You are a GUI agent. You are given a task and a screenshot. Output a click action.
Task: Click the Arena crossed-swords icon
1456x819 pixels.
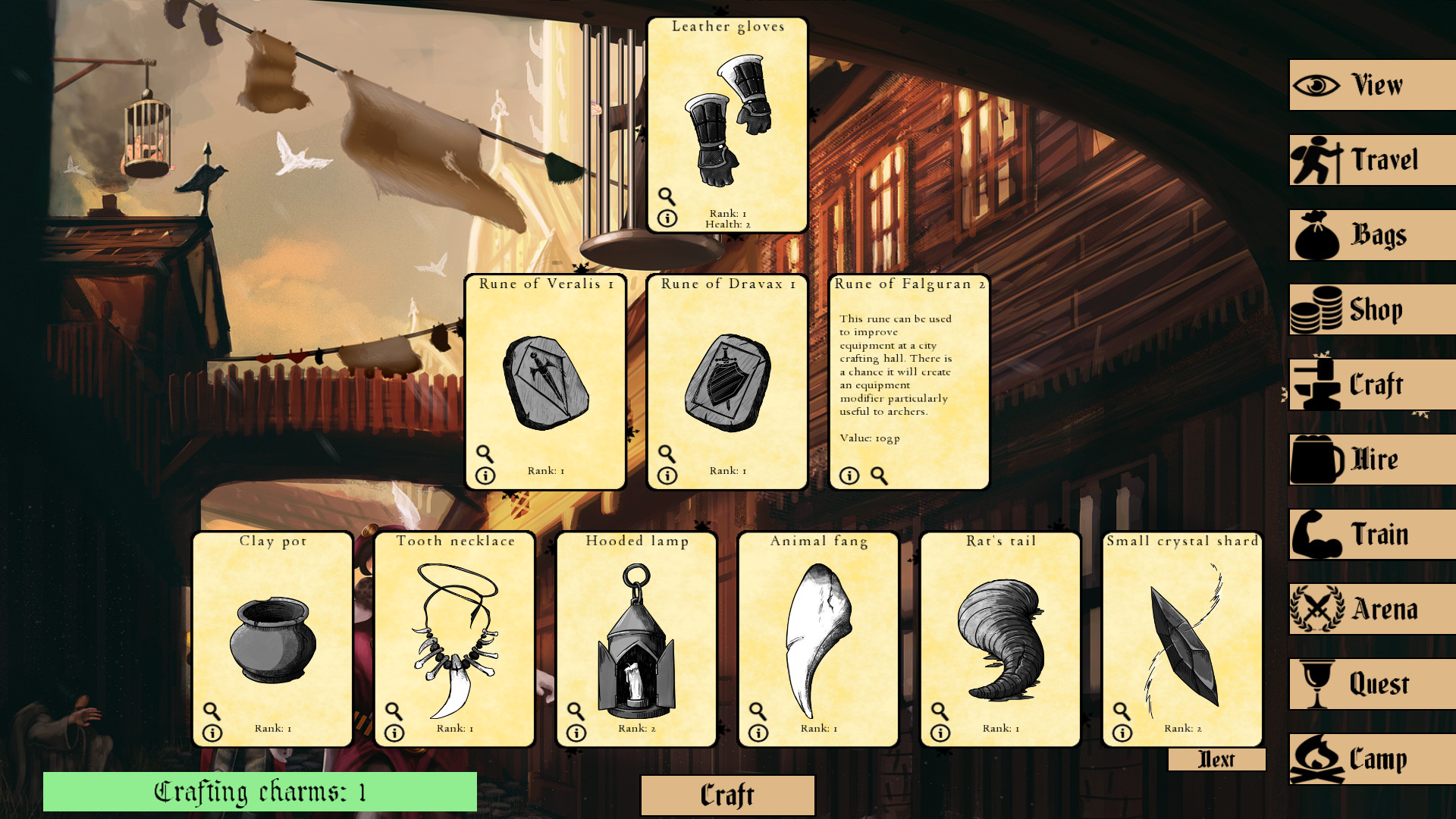pyautogui.click(x=1316, y=609)
